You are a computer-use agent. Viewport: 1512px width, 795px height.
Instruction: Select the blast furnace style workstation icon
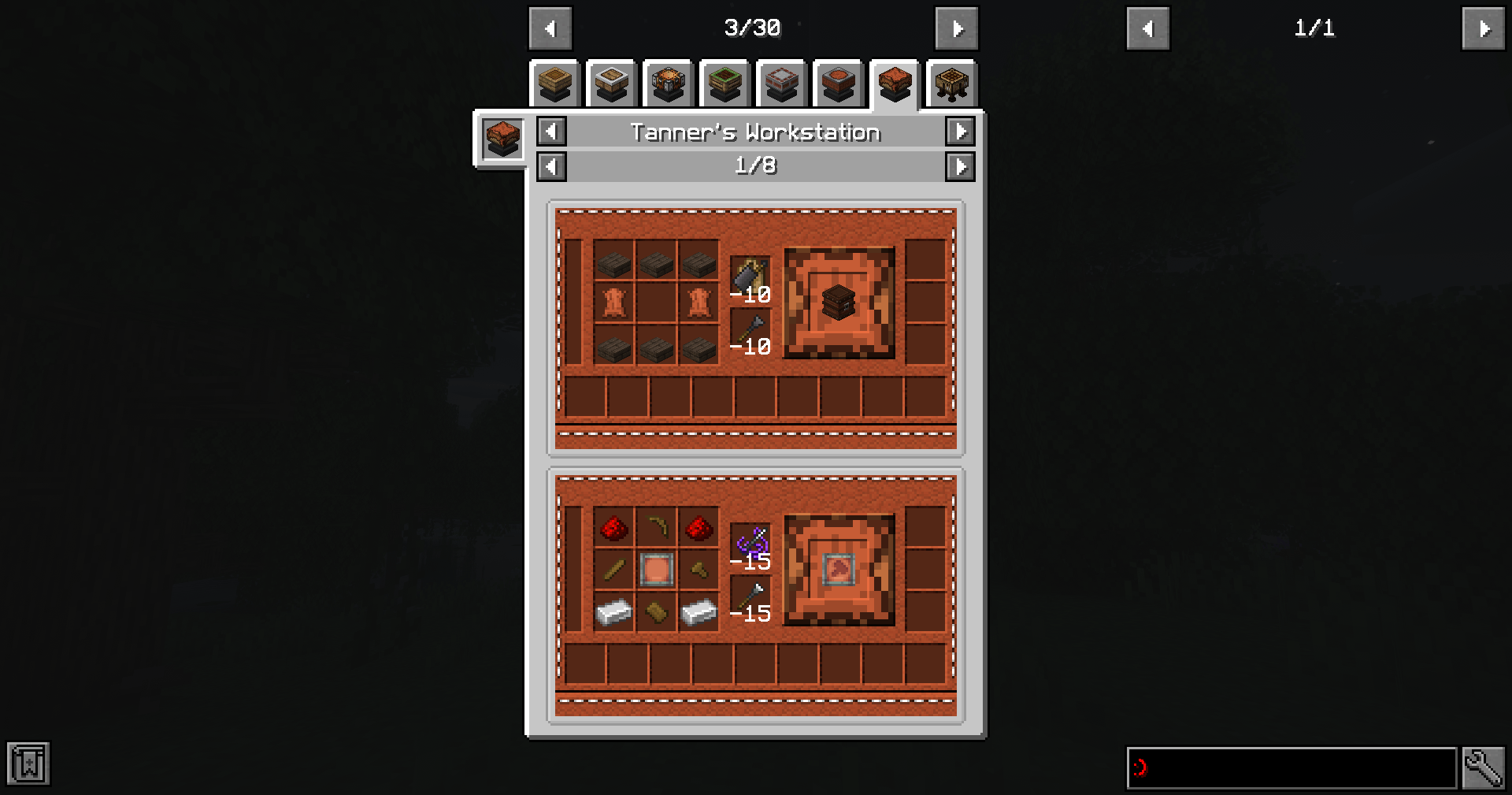pos(669,83)
